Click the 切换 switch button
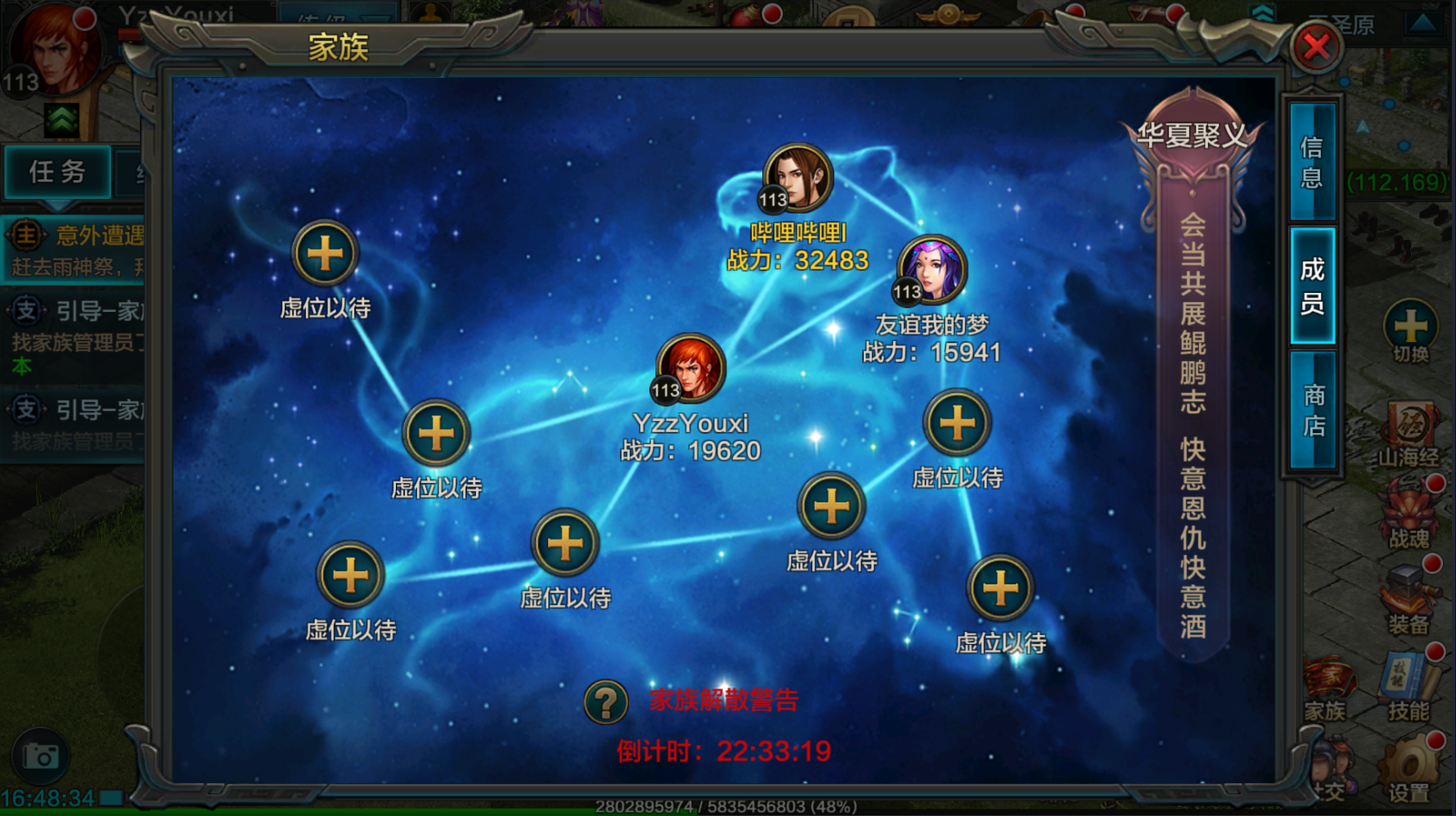Image resolution: width=1456 pixels, height=816 pixels. pos(1410,331)
